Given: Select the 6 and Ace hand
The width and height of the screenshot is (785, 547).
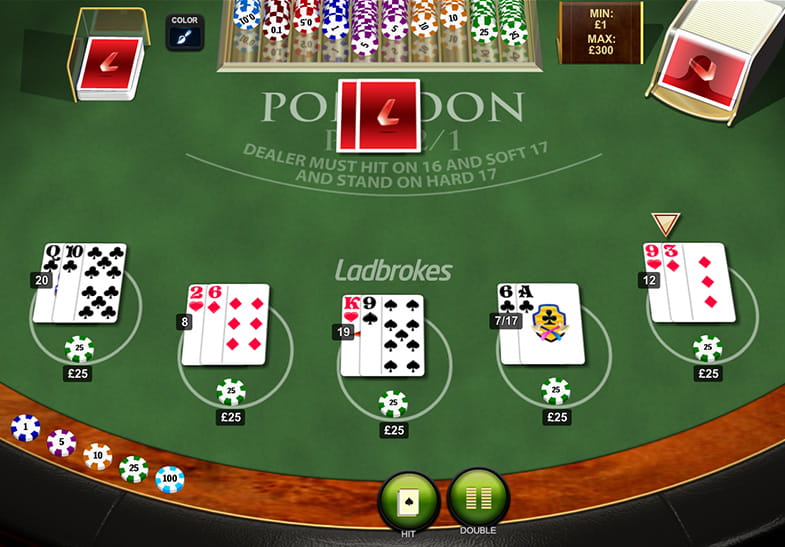Looking at the screenshot, I should coord(541,323).
